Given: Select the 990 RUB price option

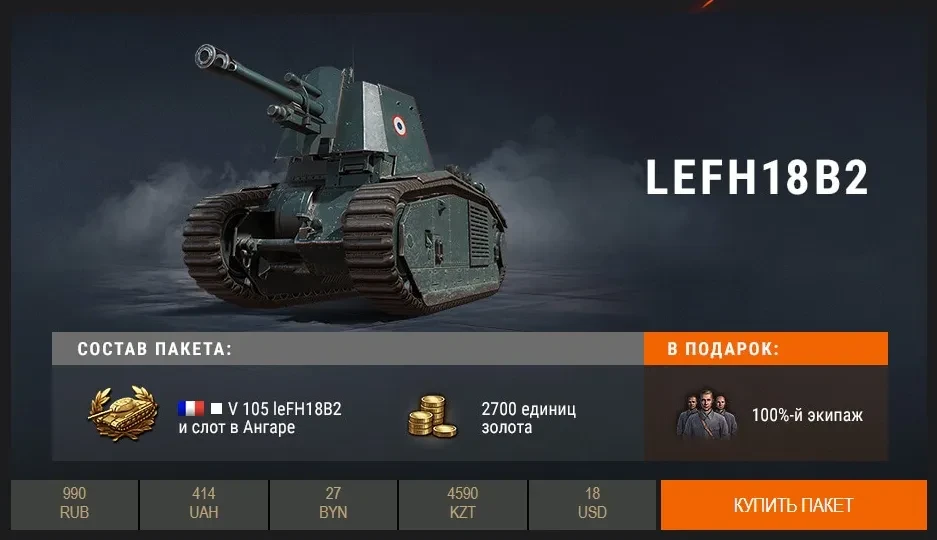Looking at the screenshot, I should coord(74,505).
